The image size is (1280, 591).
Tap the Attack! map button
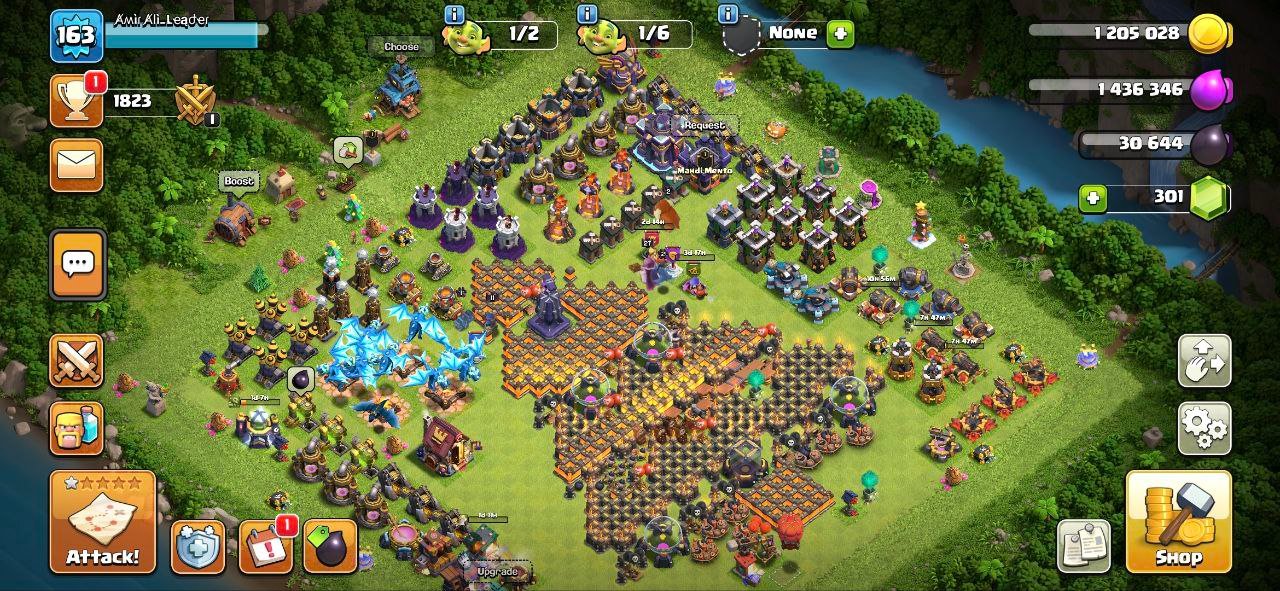[x=102, y=522]
